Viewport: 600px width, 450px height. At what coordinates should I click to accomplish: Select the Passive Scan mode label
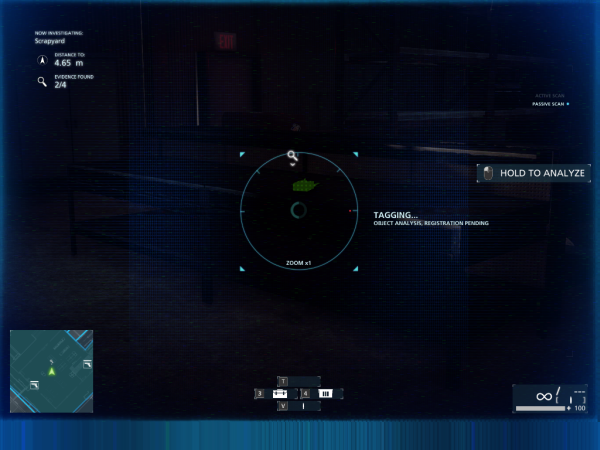point(550,103)
